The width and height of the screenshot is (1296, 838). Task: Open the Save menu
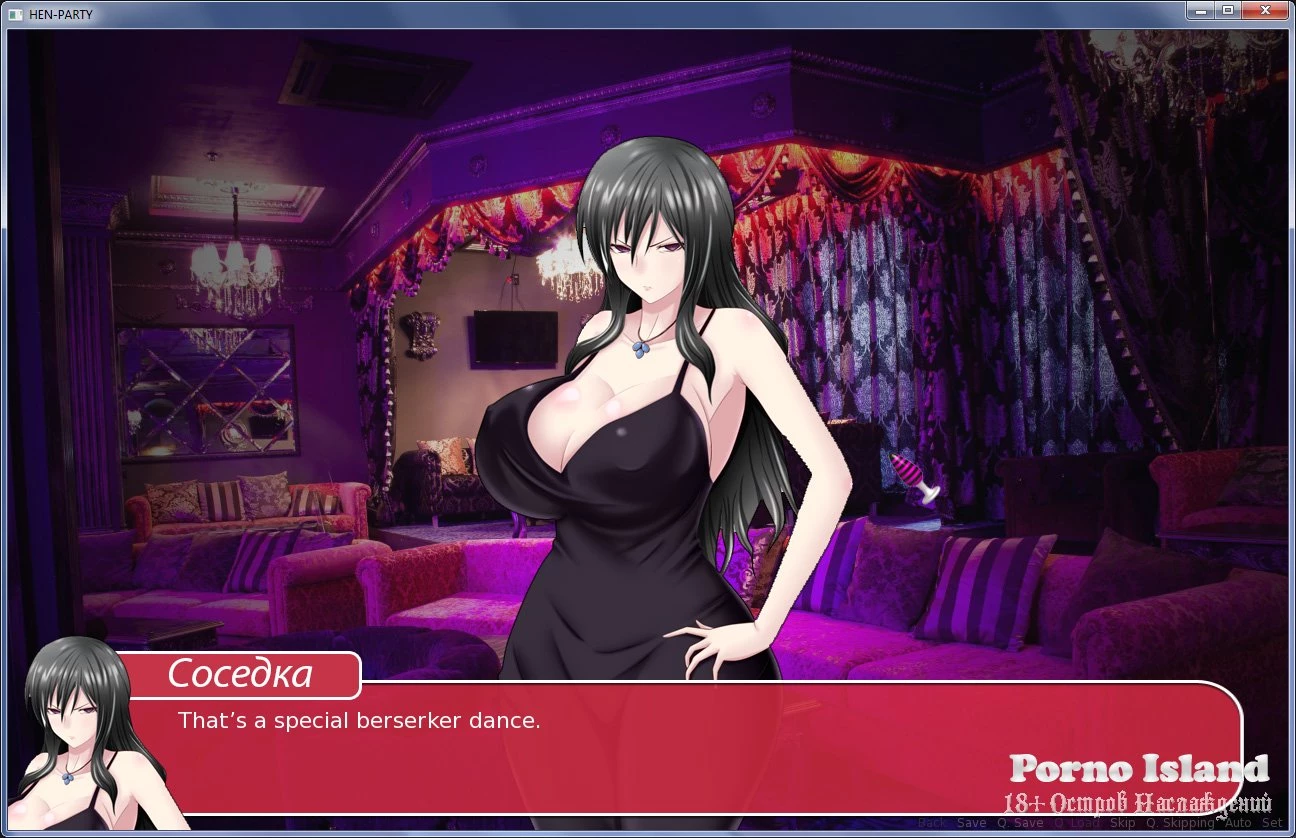click(971, 823)
